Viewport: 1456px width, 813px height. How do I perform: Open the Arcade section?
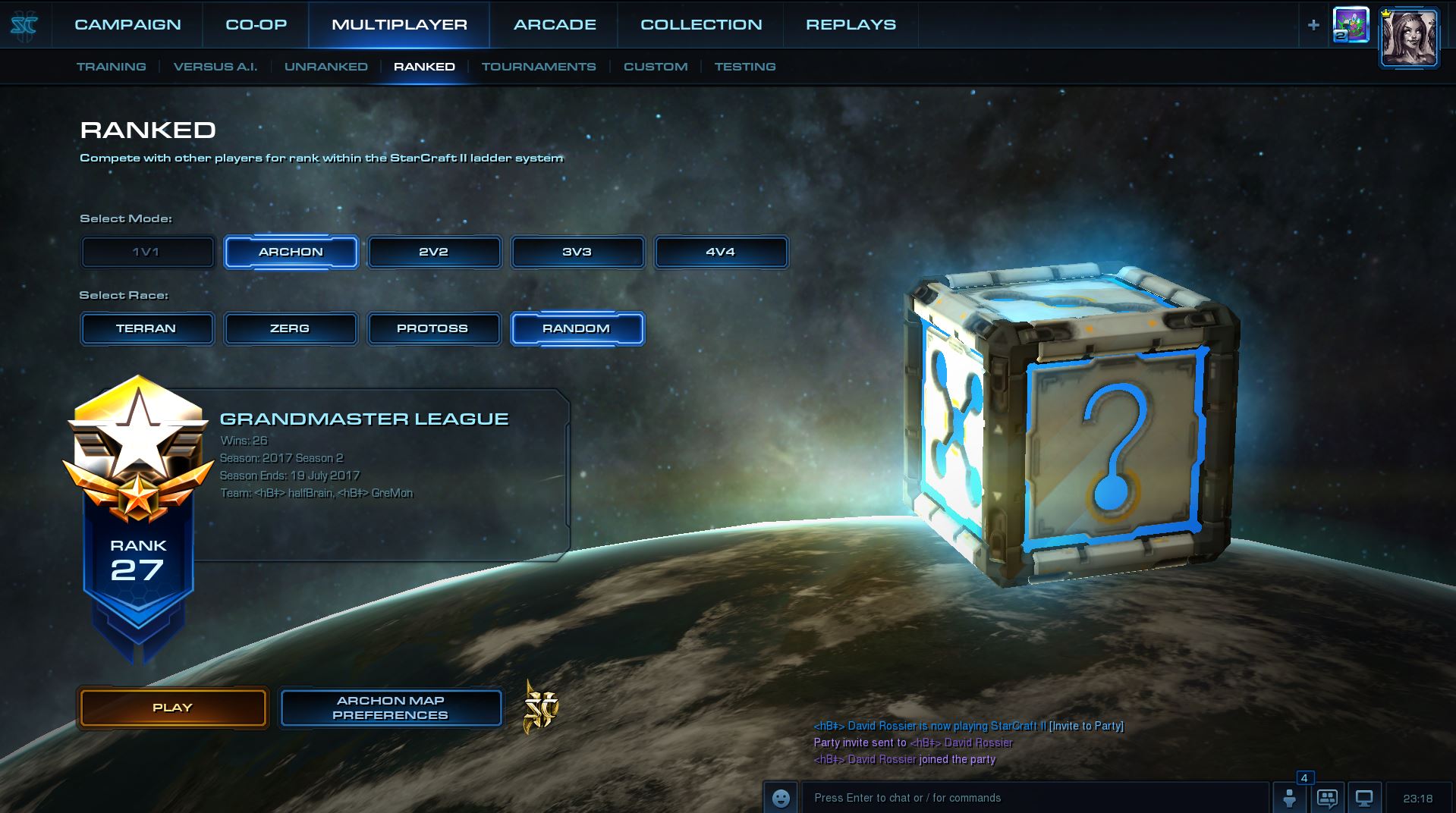pyautogui.click(x=555, y=24)
